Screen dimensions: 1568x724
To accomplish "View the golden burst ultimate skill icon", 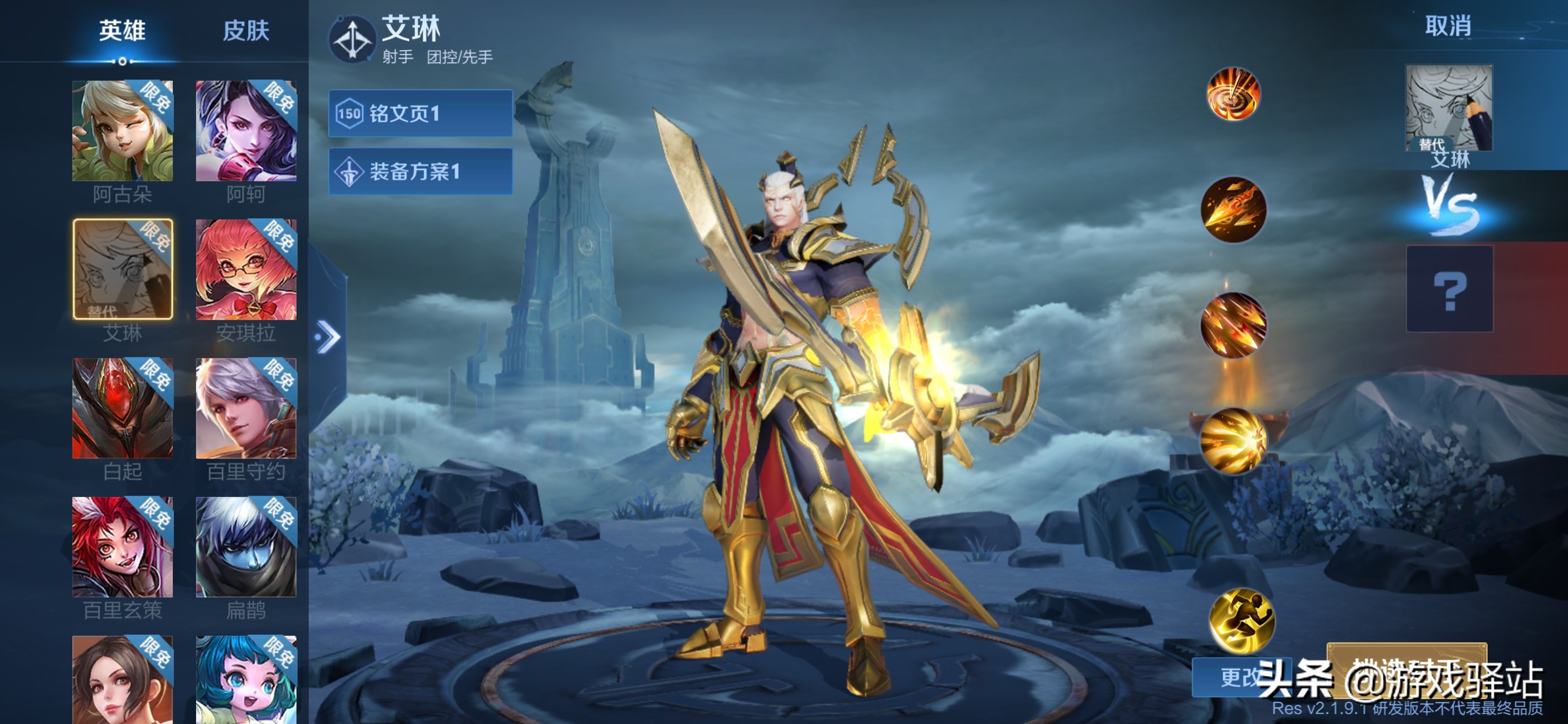I will pos(1233,440).
